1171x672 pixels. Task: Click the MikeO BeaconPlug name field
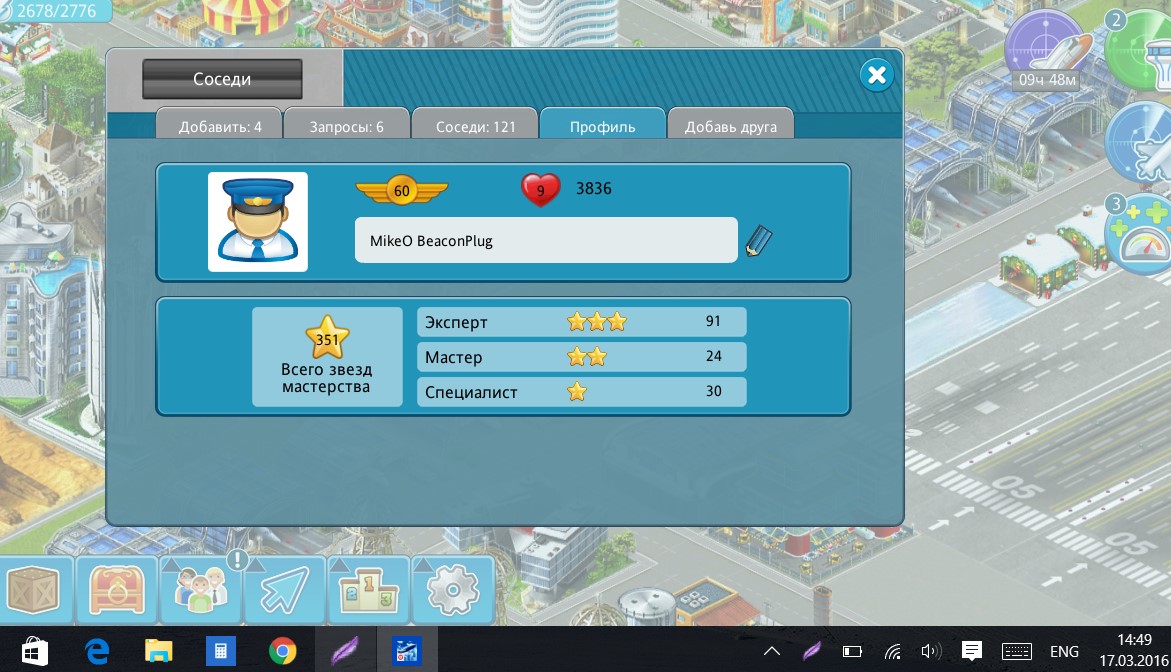(546, 241)
